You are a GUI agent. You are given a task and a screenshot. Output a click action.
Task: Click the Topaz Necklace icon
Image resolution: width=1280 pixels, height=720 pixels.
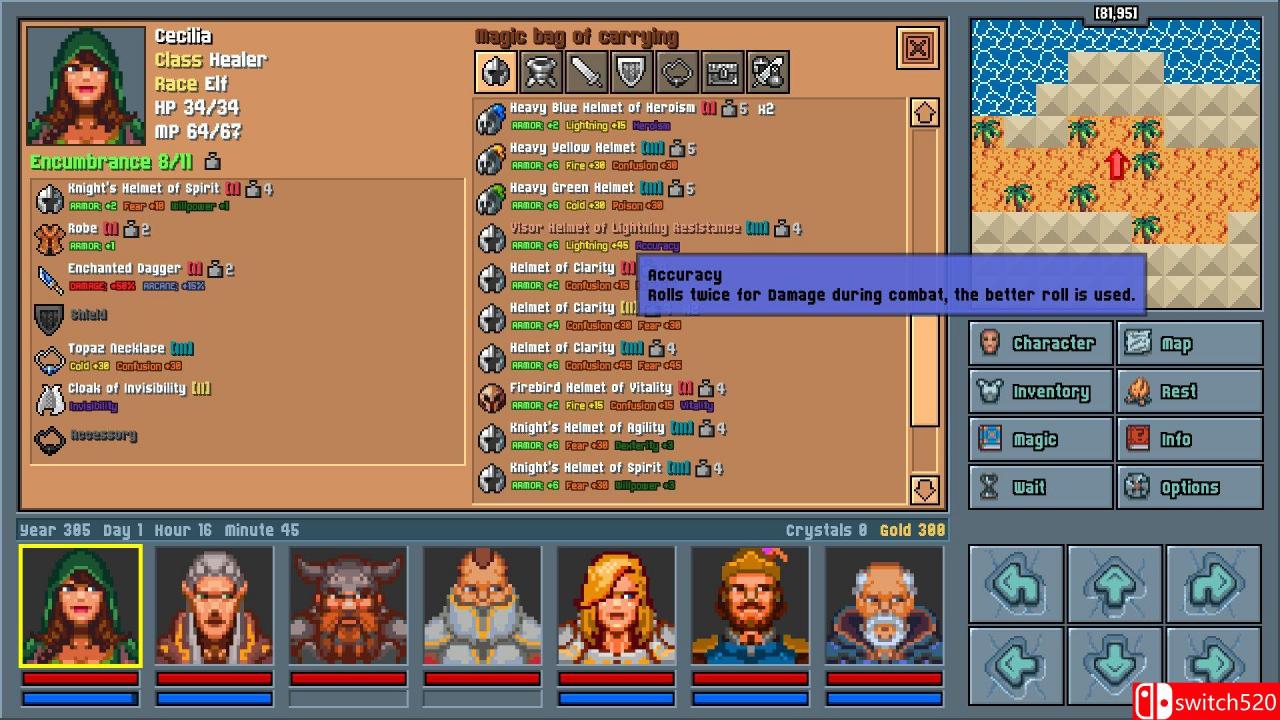click(49, 356)
